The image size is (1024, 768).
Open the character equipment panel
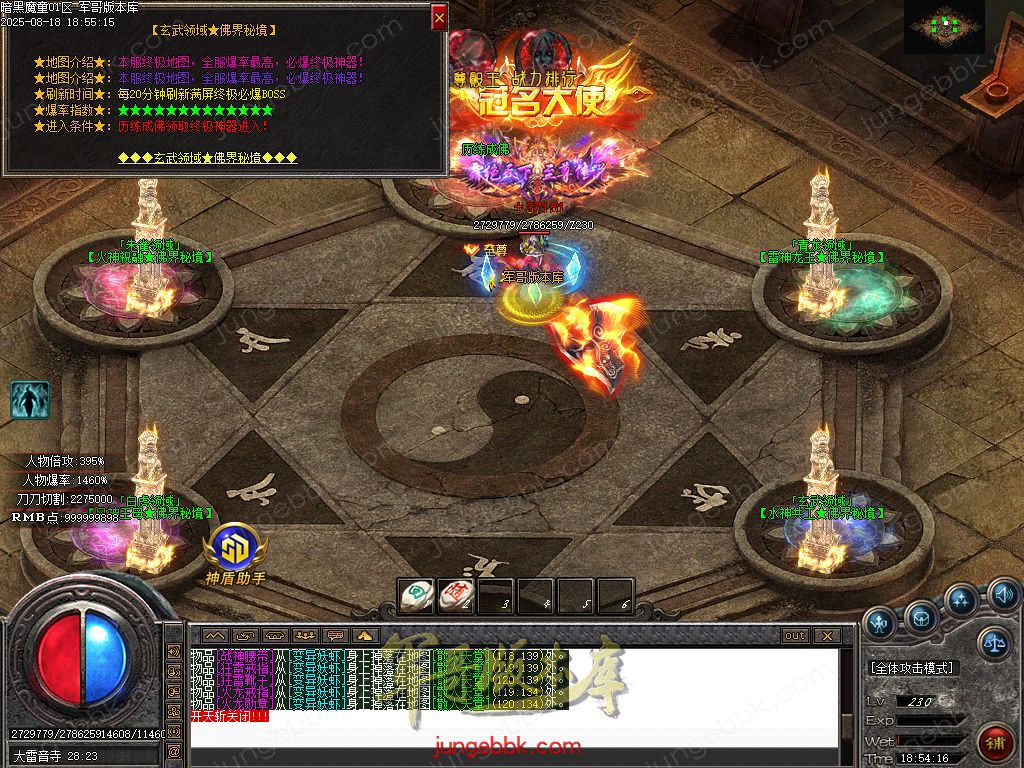(880, 623)
